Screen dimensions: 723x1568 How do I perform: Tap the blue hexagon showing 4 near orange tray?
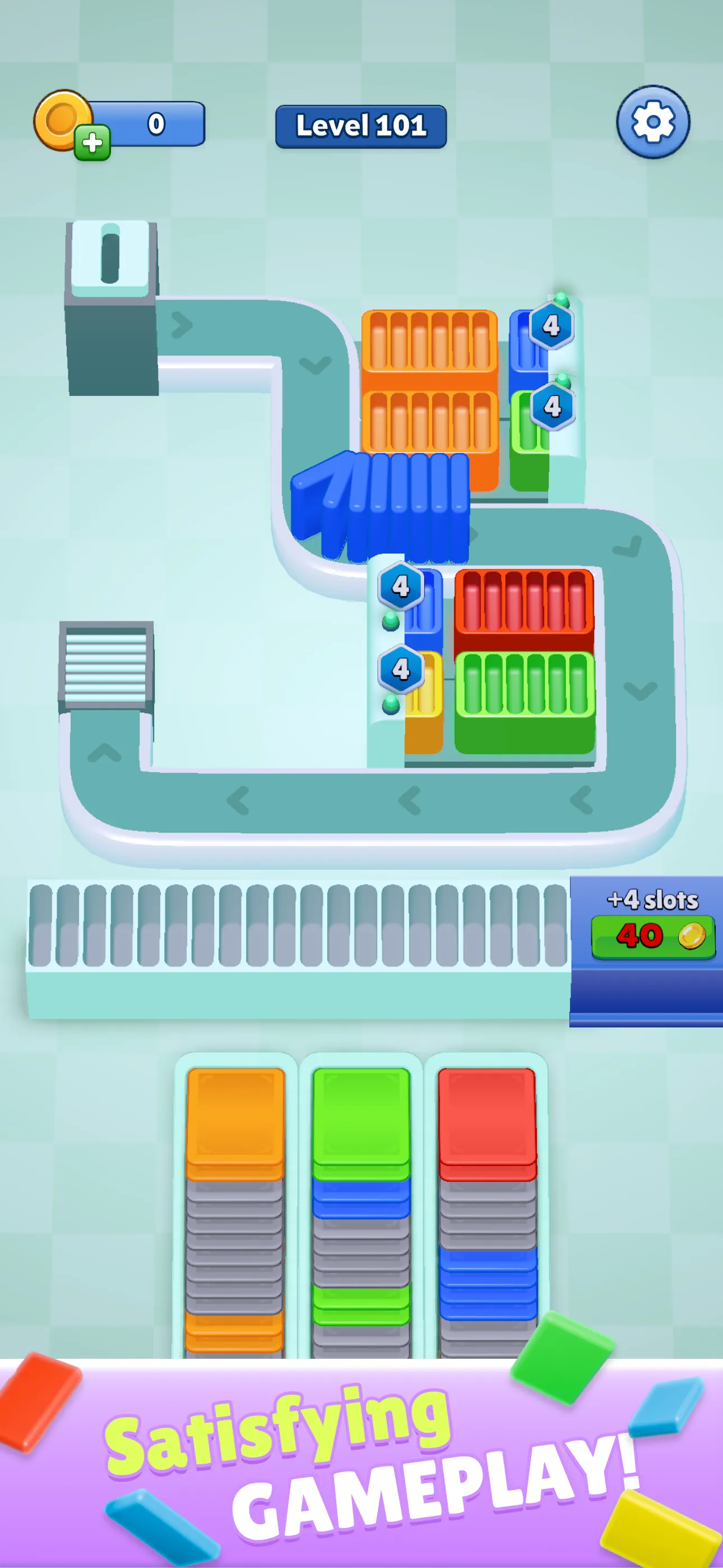553,327
